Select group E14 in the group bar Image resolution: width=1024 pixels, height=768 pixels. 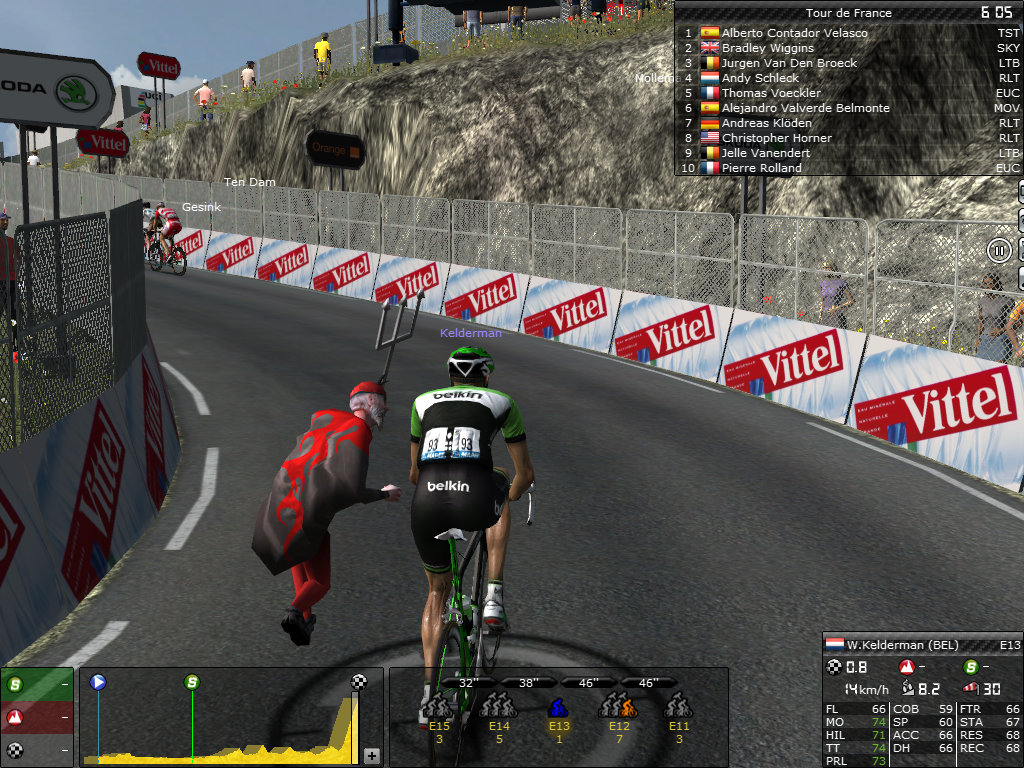[x=498, y=708]
